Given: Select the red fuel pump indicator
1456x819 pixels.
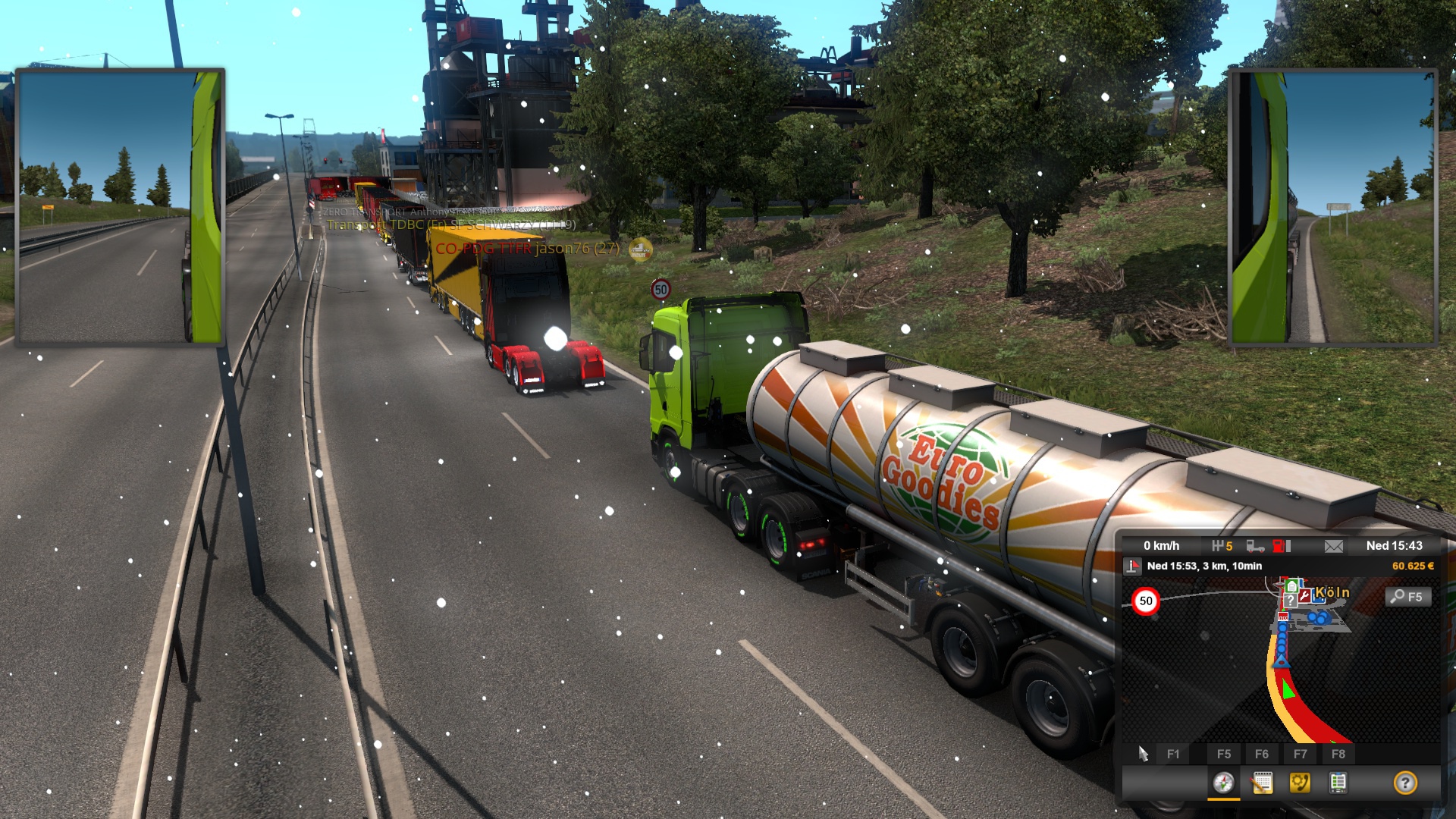Looking at the screenshot, I should tap(1281, 546).
